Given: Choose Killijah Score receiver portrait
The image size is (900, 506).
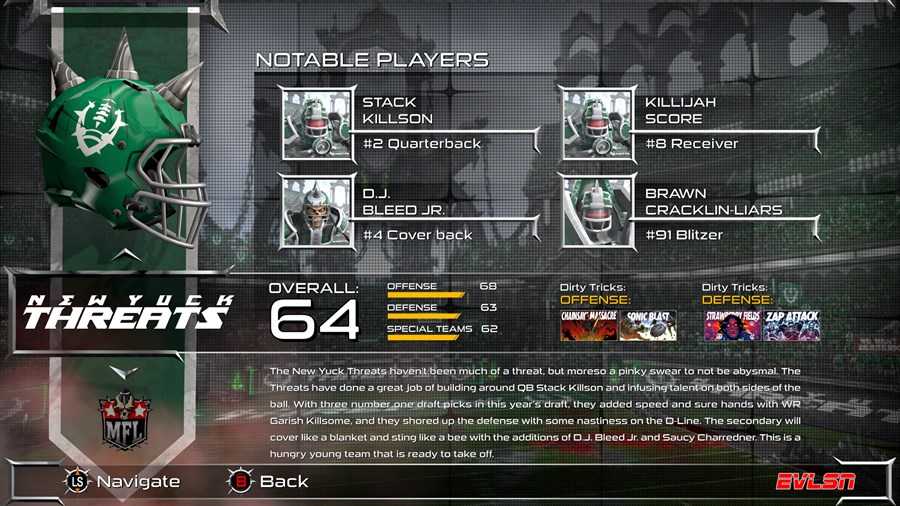Looking at the screenshot, I should point(598,126).
